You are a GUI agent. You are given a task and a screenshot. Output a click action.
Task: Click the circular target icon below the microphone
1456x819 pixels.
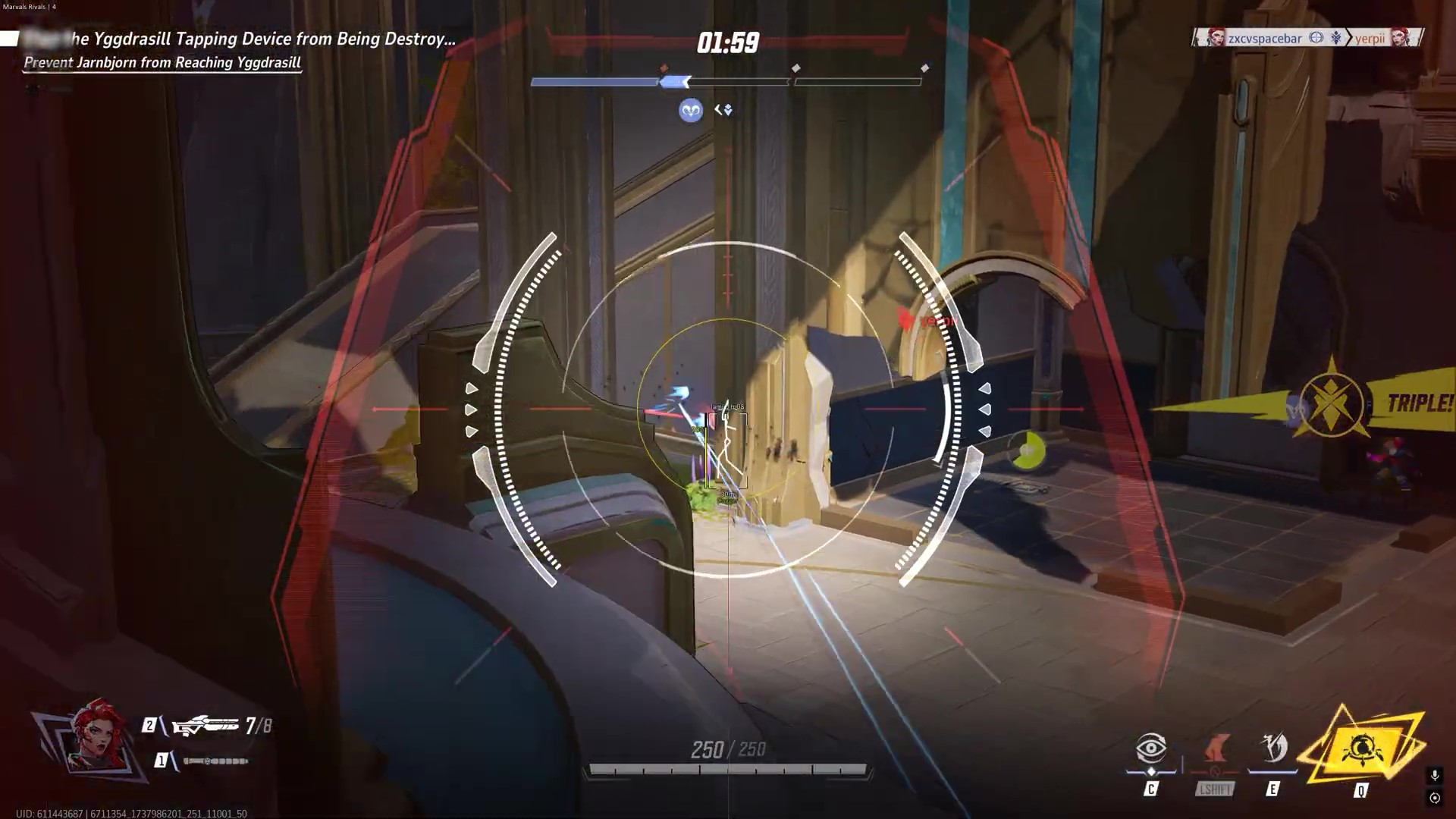click(x=1434, y=798)
